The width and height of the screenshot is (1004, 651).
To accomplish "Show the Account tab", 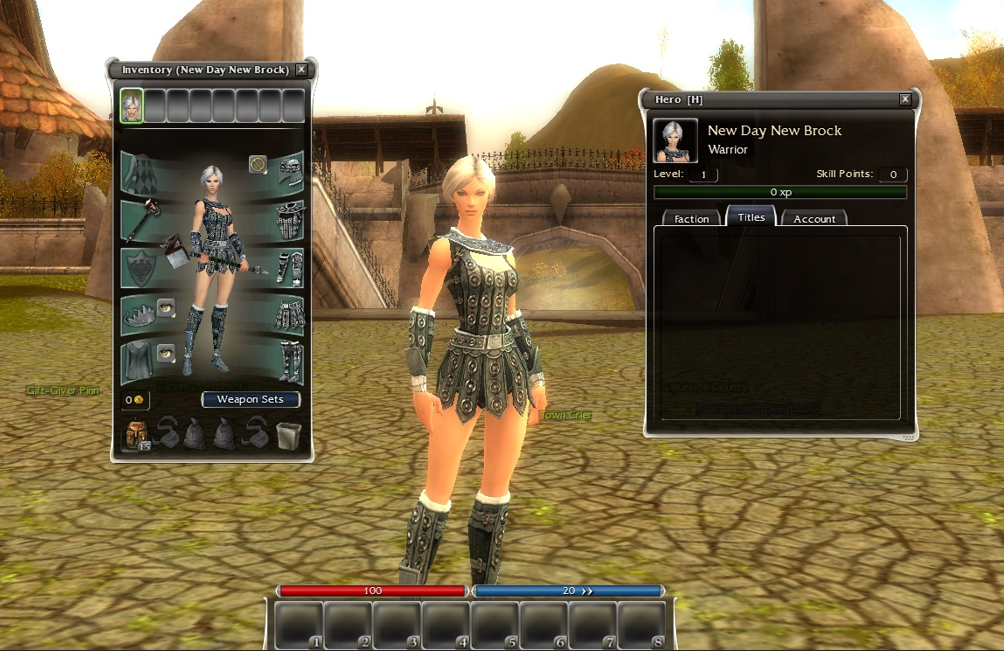I will coord(814,218).
